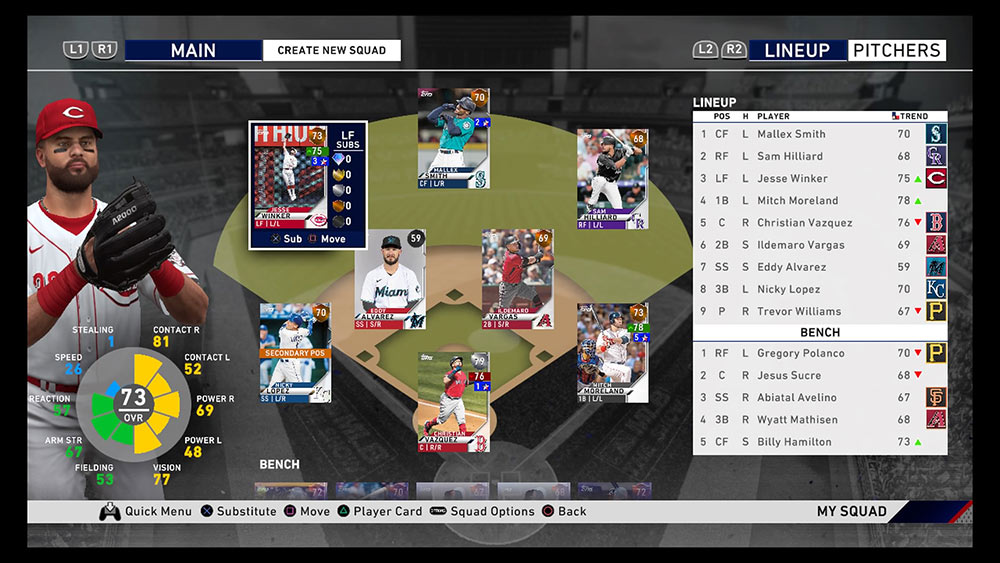The image size is (1000, 563).
Task: Switch to the MAIN squad tab
Action: point(193,50)
